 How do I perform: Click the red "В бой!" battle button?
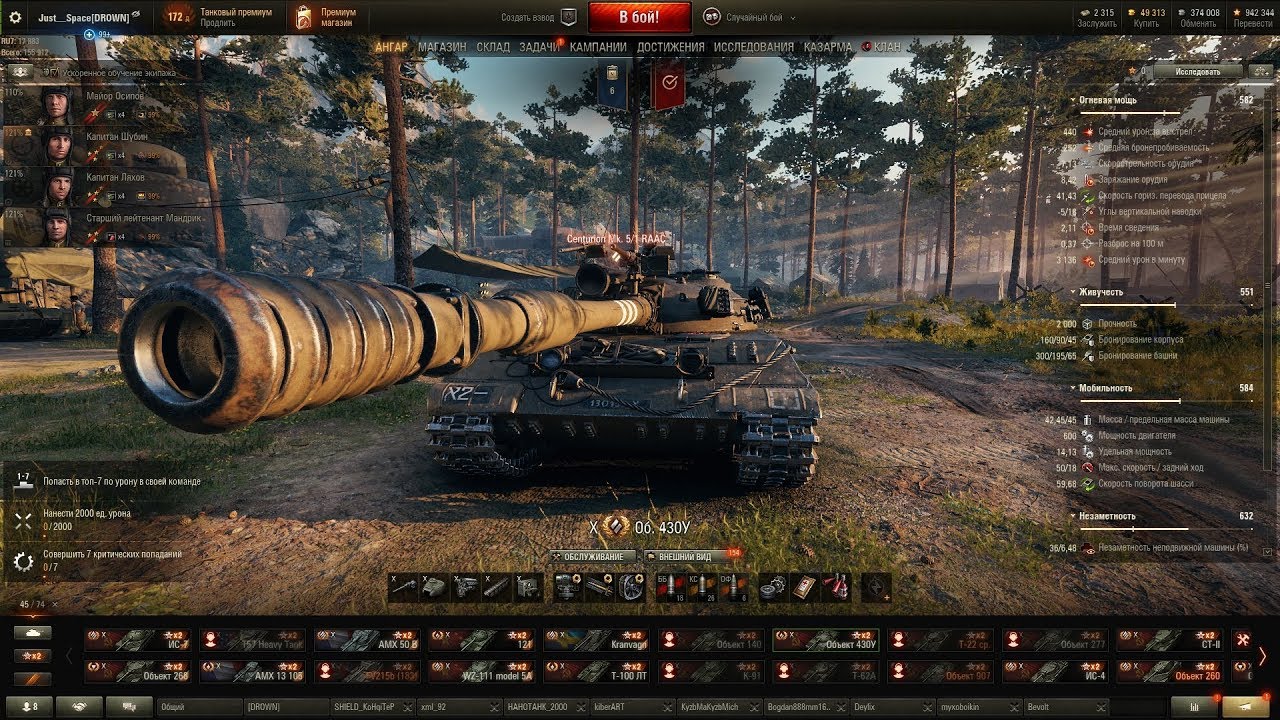639,17
